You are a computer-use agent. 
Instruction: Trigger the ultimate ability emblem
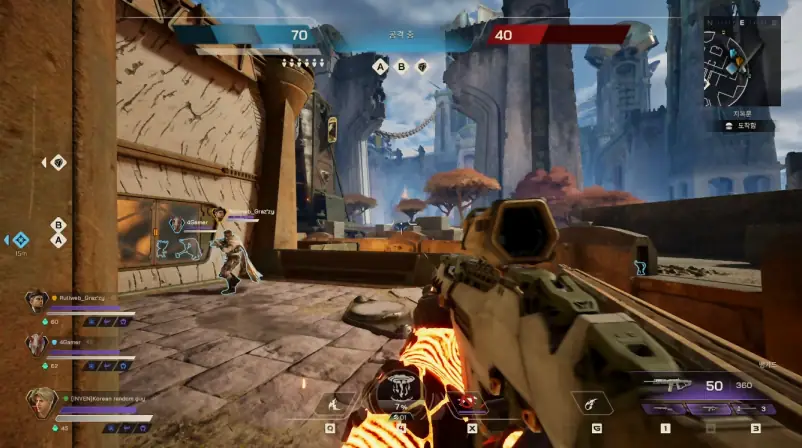click(401, 389)
